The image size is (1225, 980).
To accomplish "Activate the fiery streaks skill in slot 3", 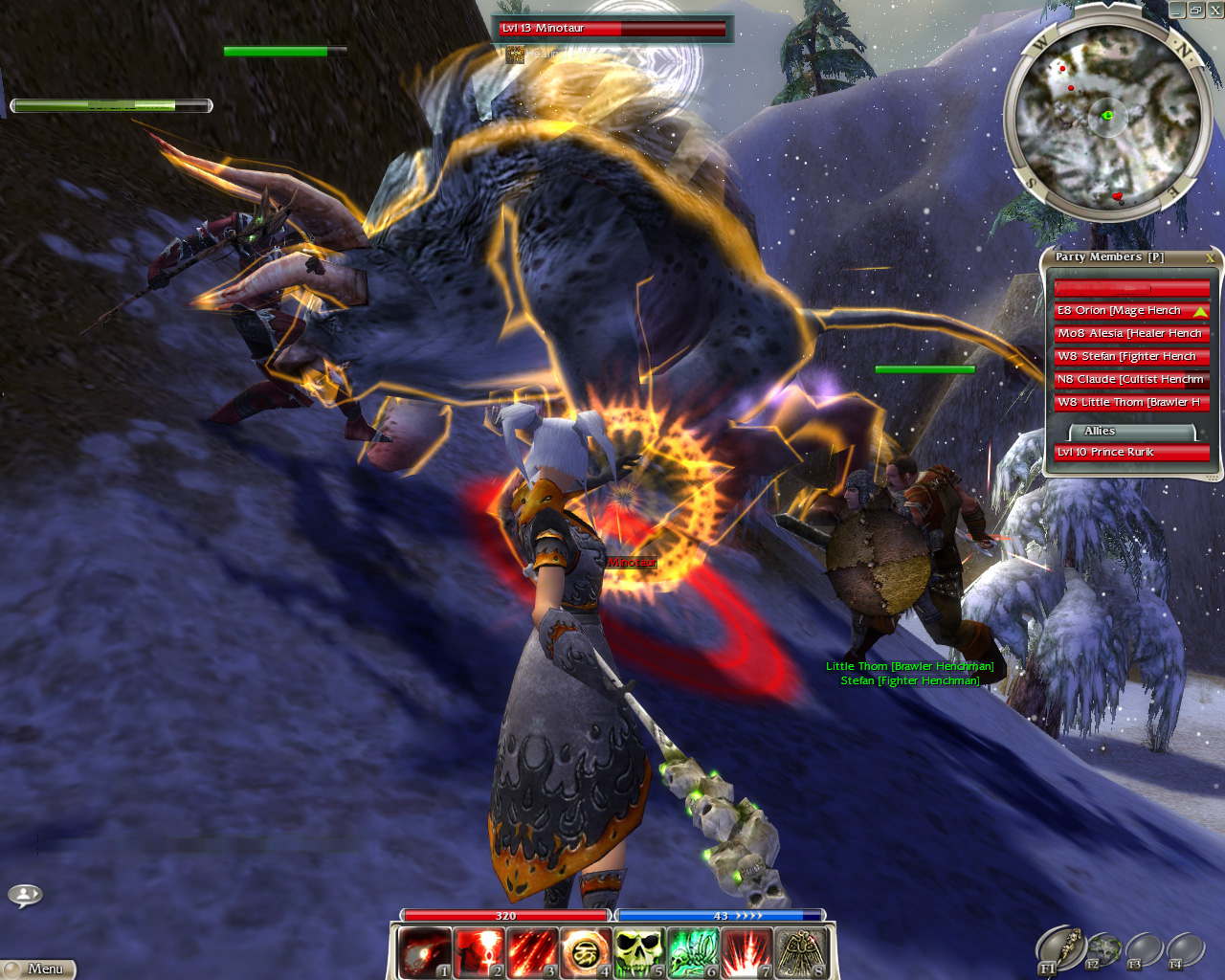I will click(x=531, y=953).
